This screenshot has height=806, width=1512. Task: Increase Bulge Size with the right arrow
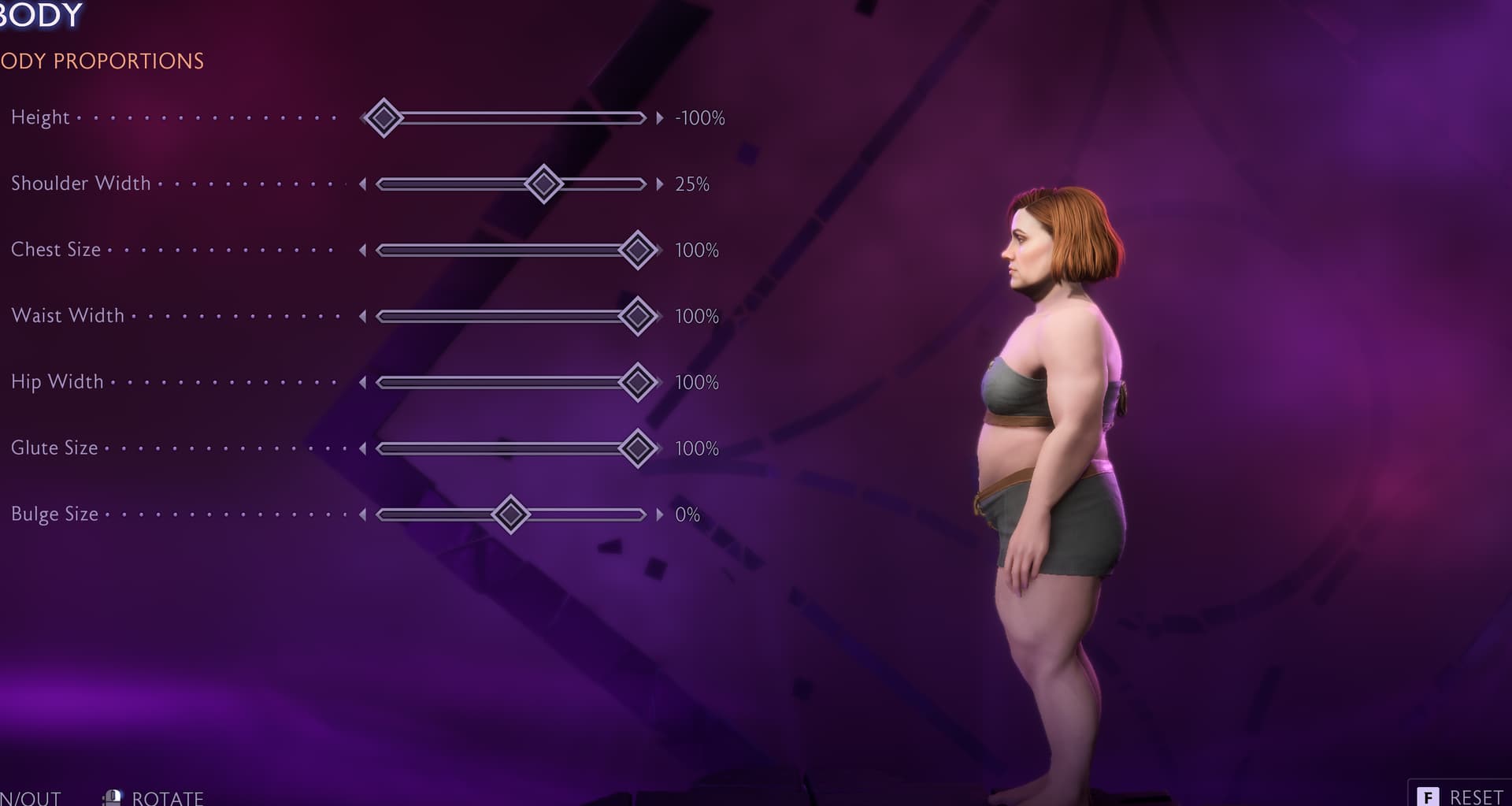[660, 515]
